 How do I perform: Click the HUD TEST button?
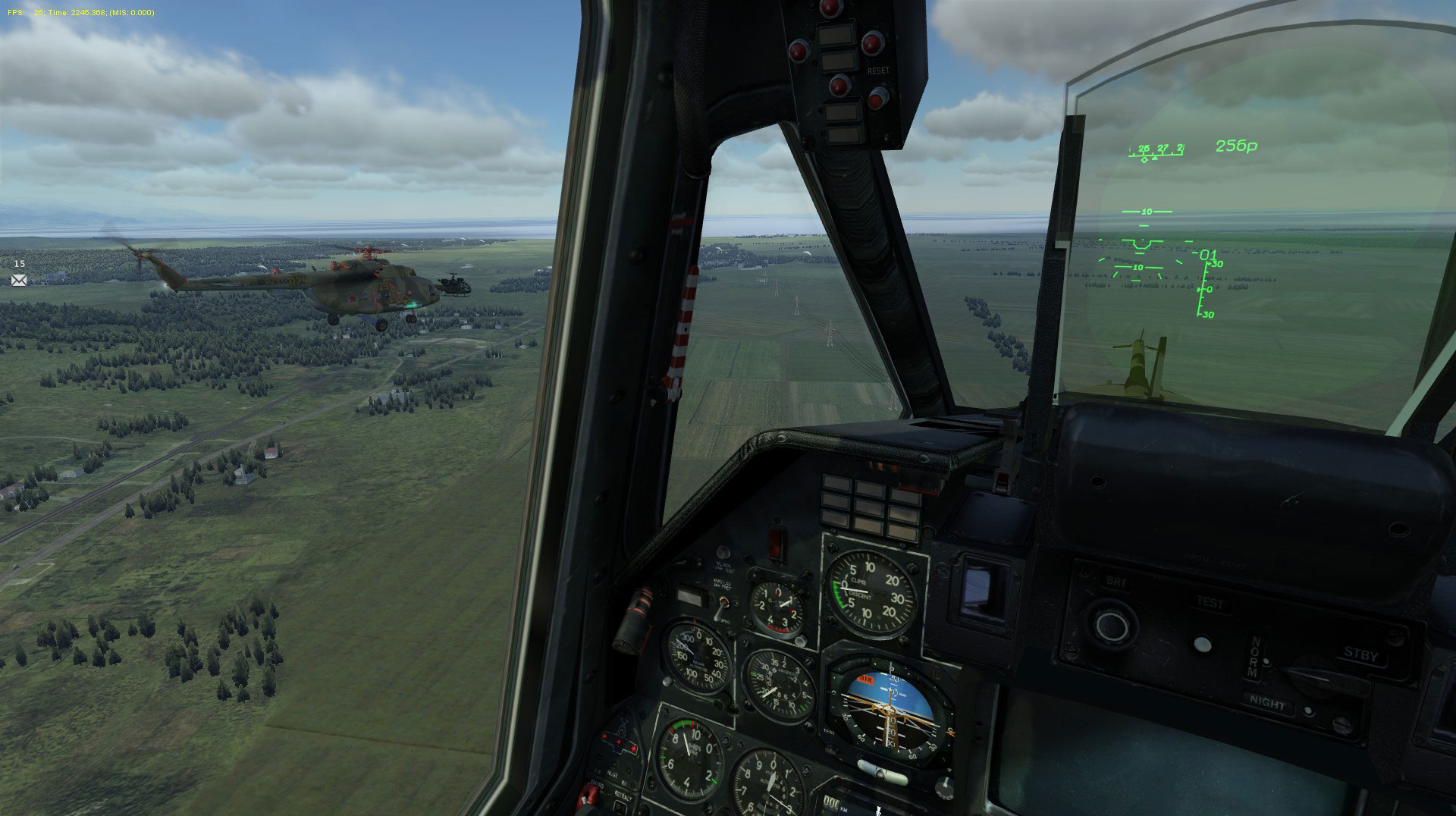1203,644
